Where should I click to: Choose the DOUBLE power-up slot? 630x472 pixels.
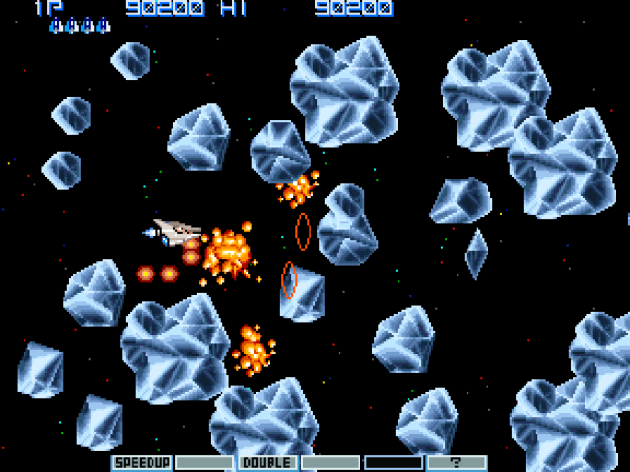pos(267,463)
